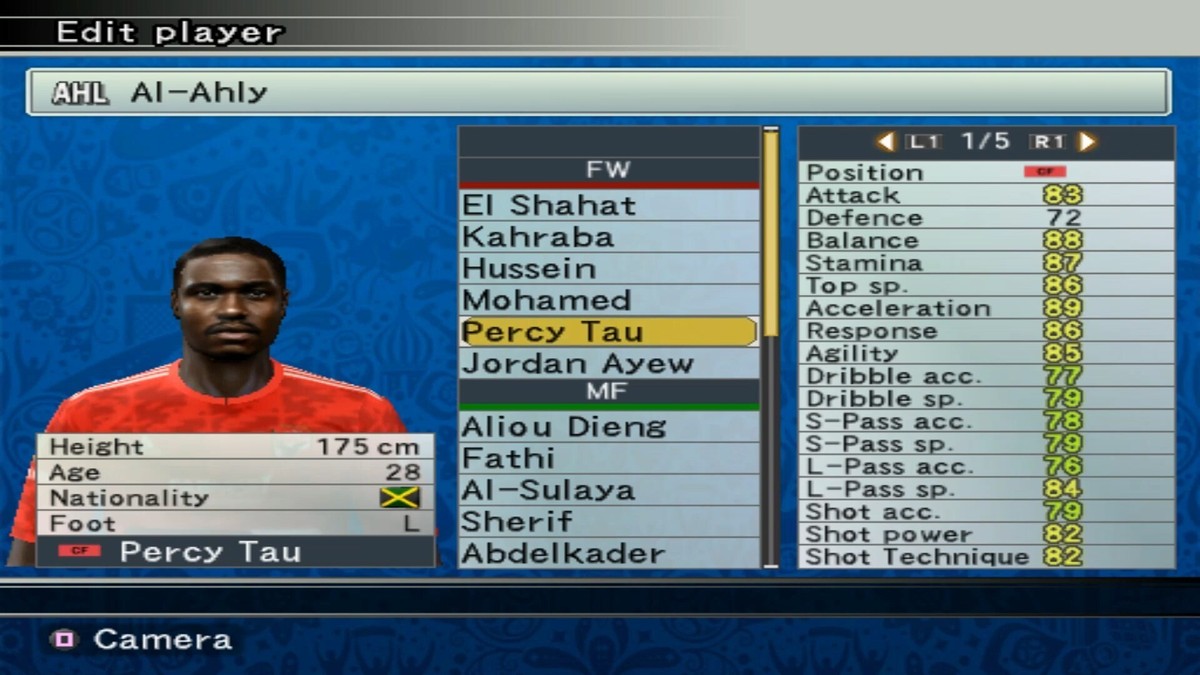
Task: Pick Fathi from the midfielders
Action: point(608,458)
